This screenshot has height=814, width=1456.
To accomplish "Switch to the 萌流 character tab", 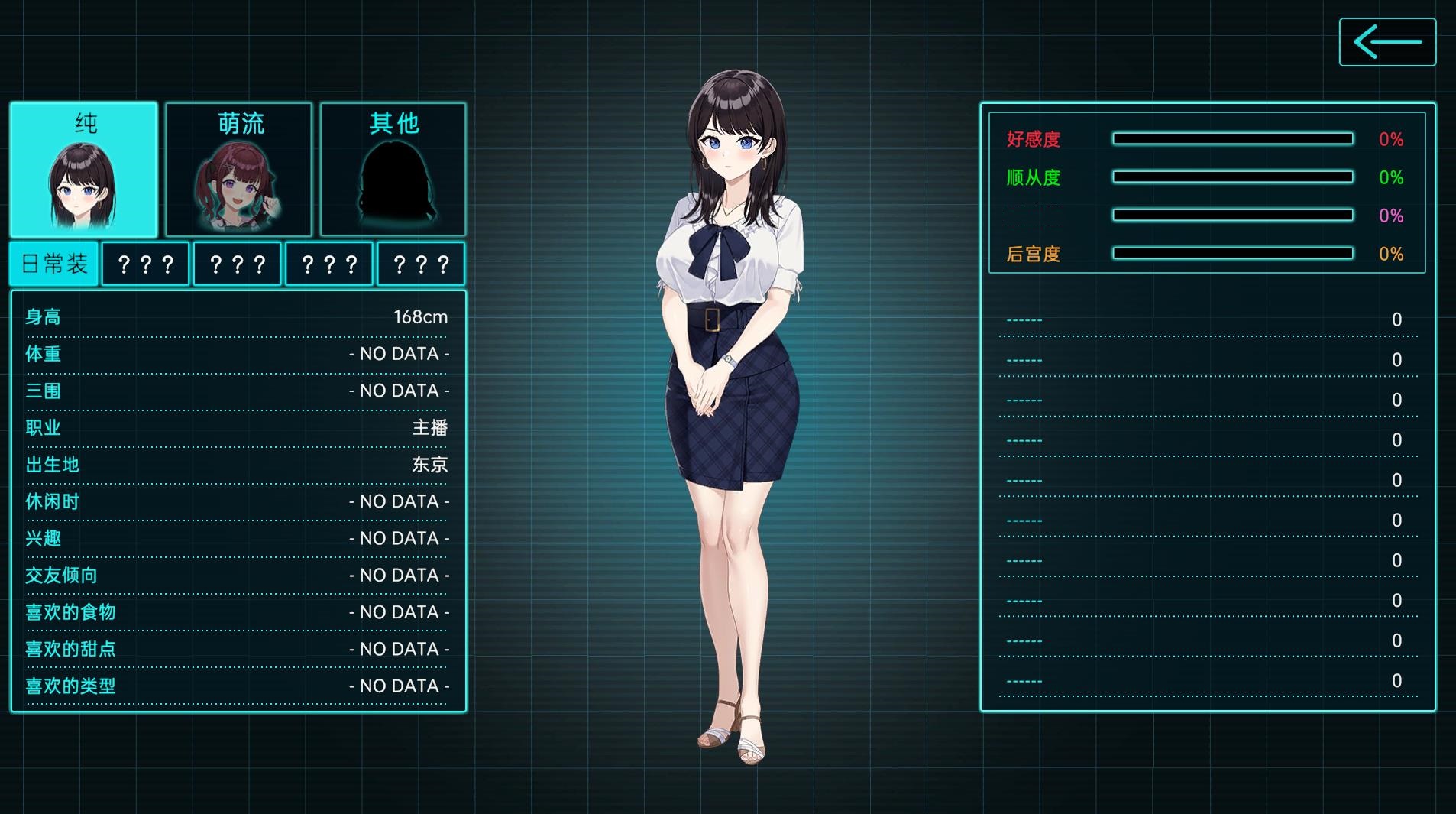I will tap(239, 170).
